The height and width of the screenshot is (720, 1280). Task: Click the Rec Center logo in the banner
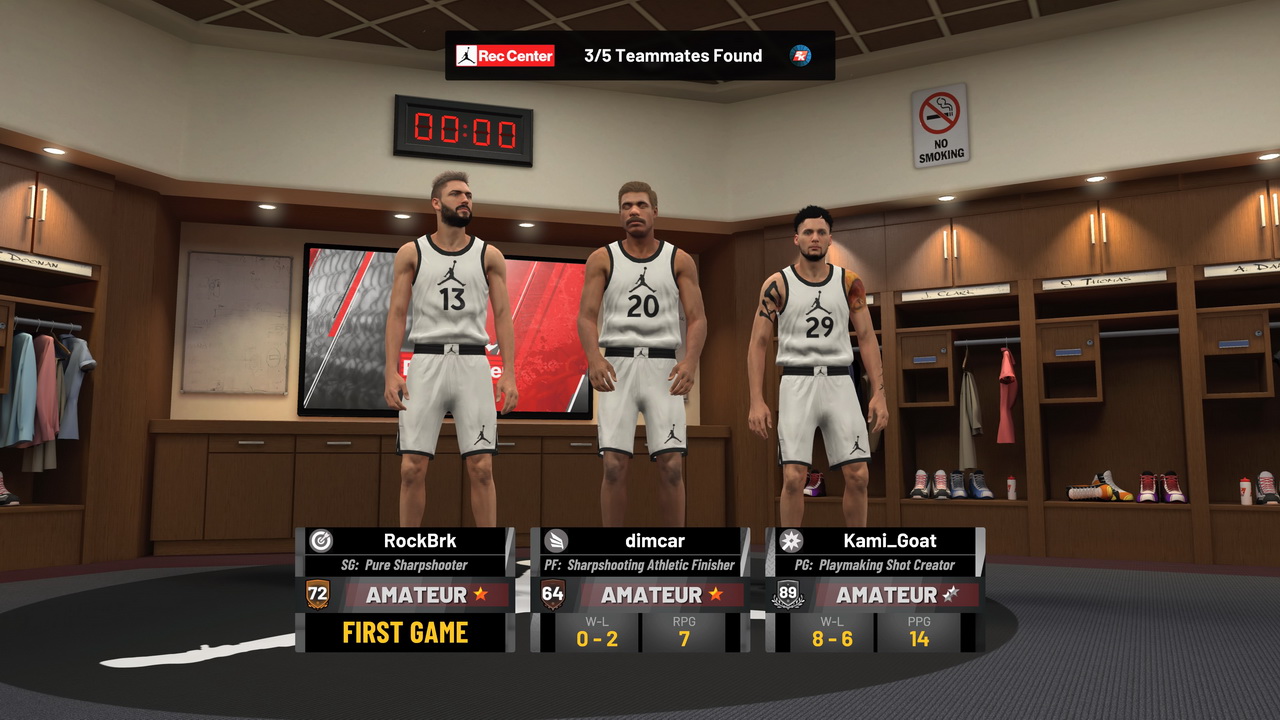505,56
